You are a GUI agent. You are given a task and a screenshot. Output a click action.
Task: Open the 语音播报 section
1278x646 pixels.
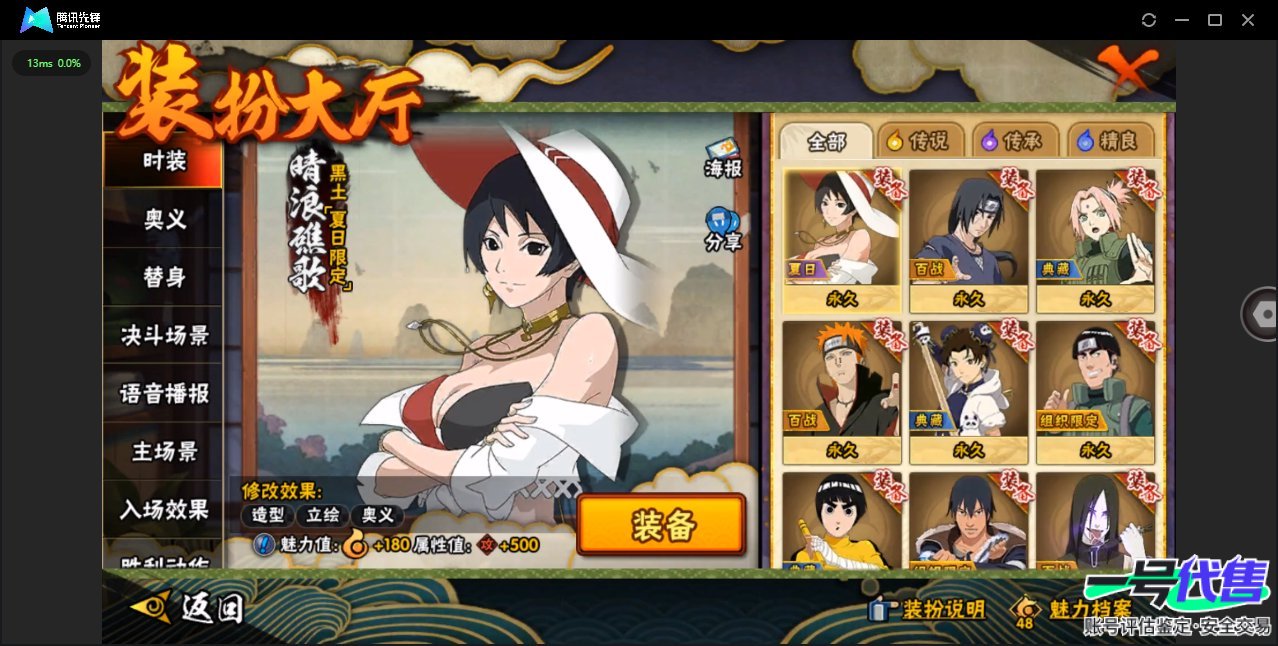point(164,393)
